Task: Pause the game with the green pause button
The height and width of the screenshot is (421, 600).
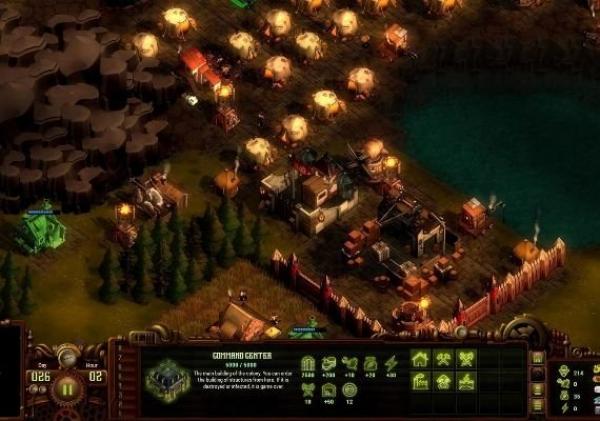Action: click(x=68, y=387)
